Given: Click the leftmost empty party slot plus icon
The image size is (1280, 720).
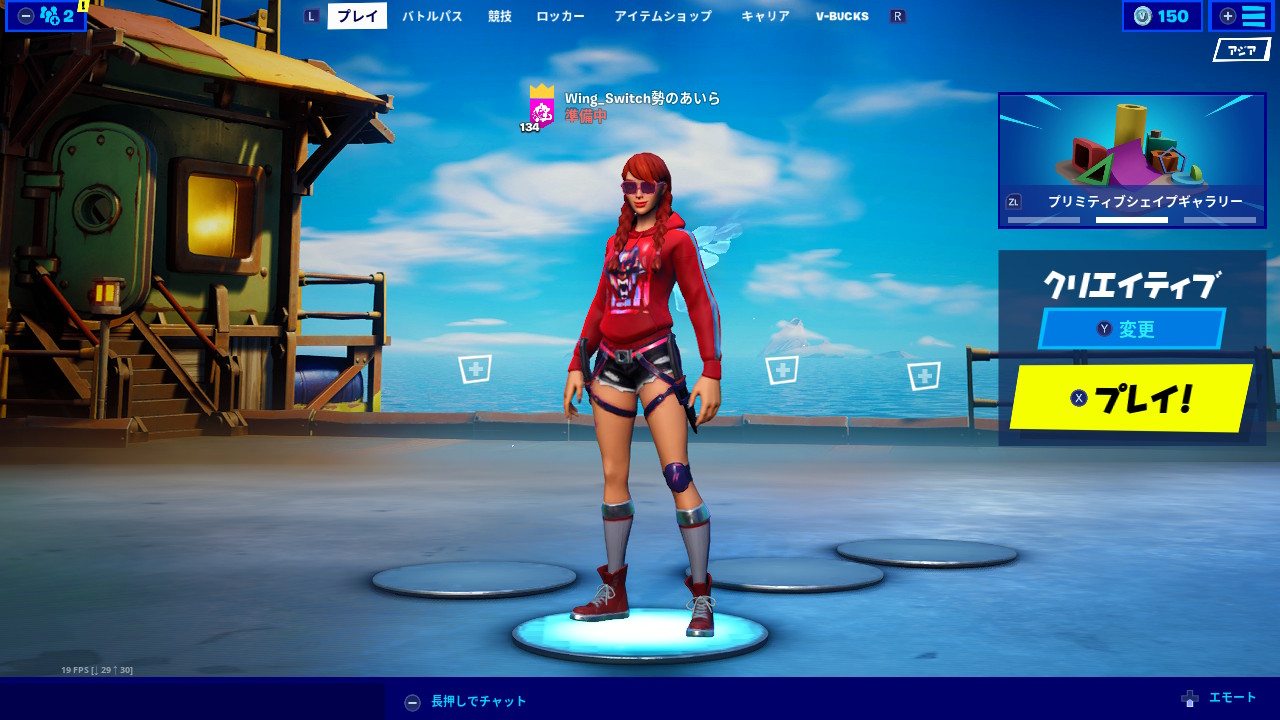Looking at the screenshot, I should tap(476, 368).
